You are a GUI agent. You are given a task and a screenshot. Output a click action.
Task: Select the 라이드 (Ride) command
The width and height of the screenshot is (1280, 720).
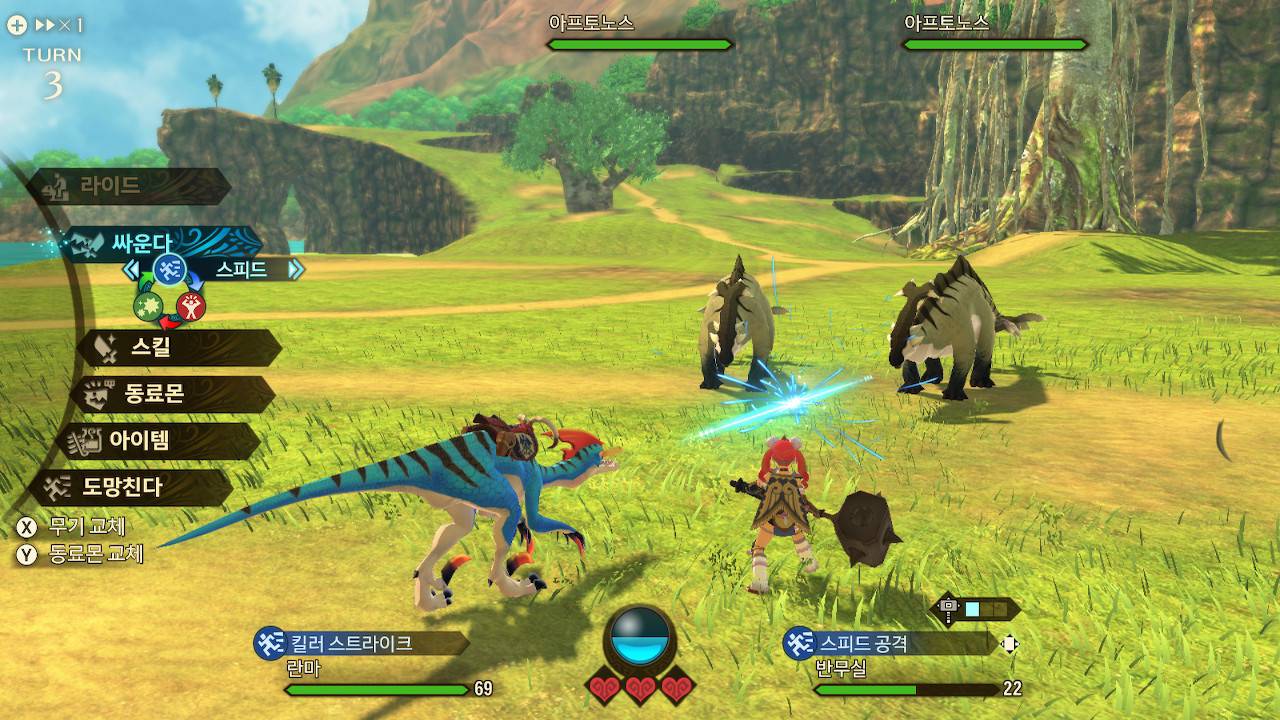[x=128, y=186]
